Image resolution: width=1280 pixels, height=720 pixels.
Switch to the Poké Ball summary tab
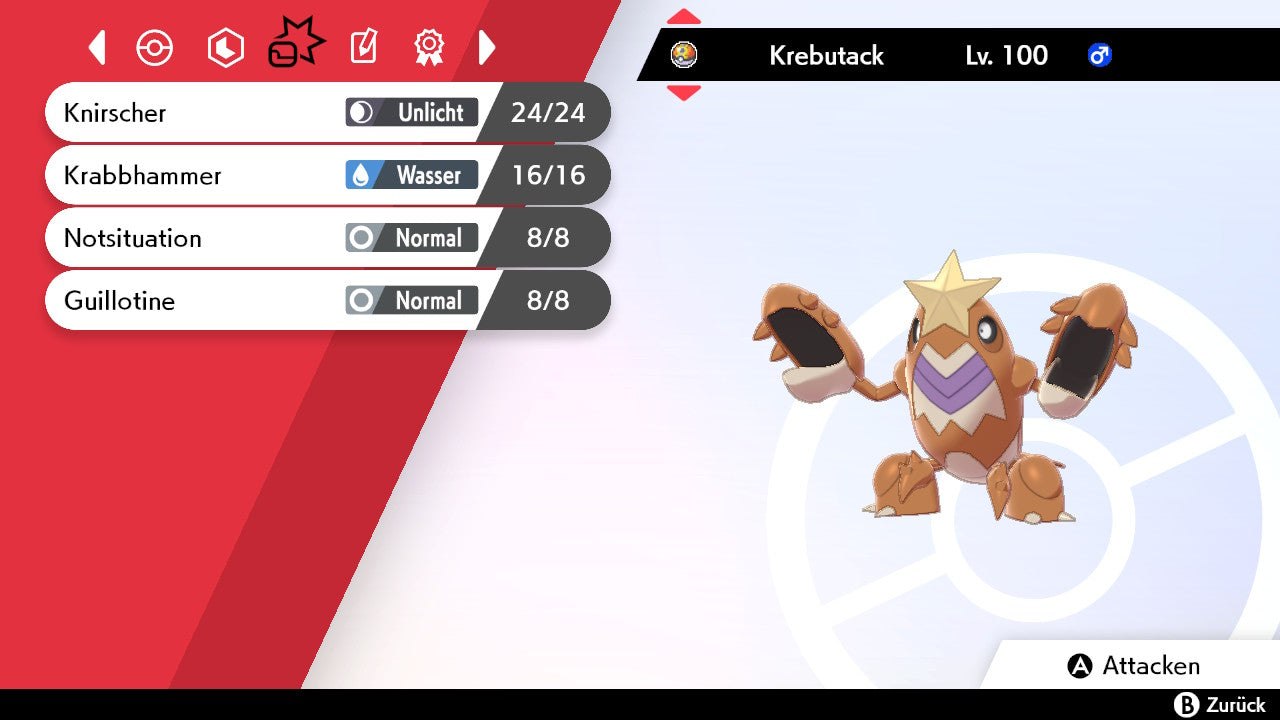click(x=155, y=48)
